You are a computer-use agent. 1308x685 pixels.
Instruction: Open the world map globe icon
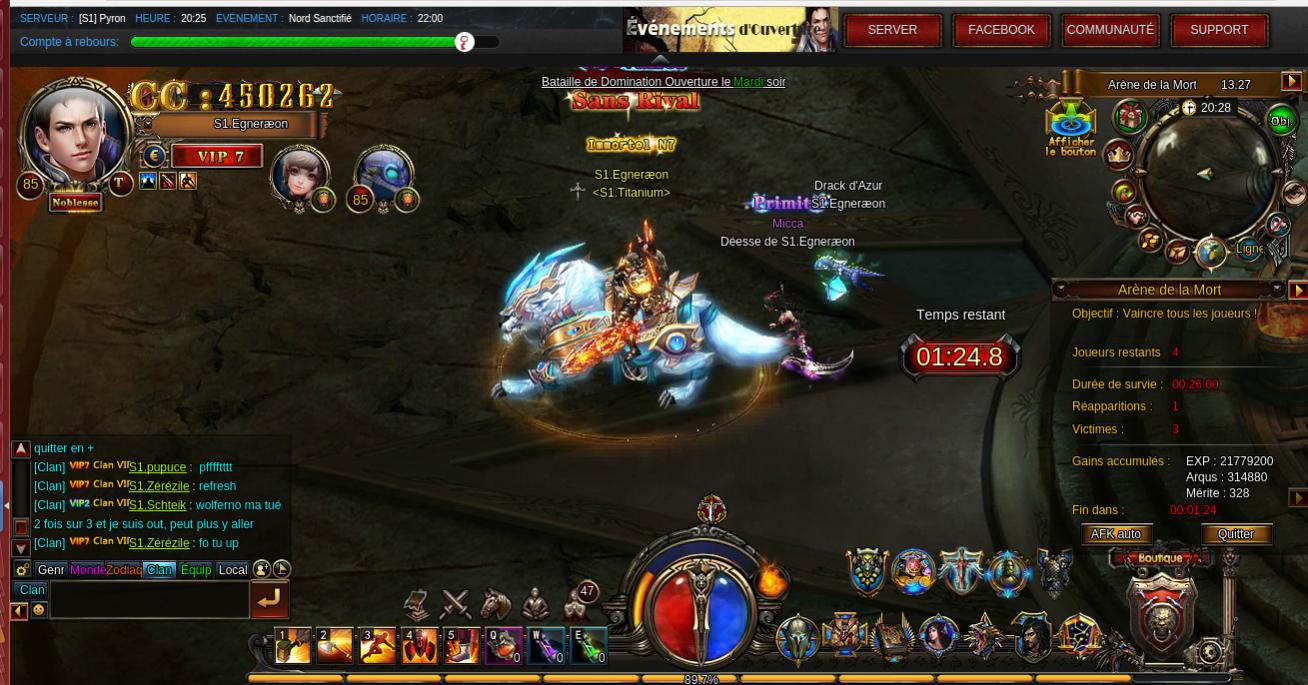click(x=1211, y=252)
